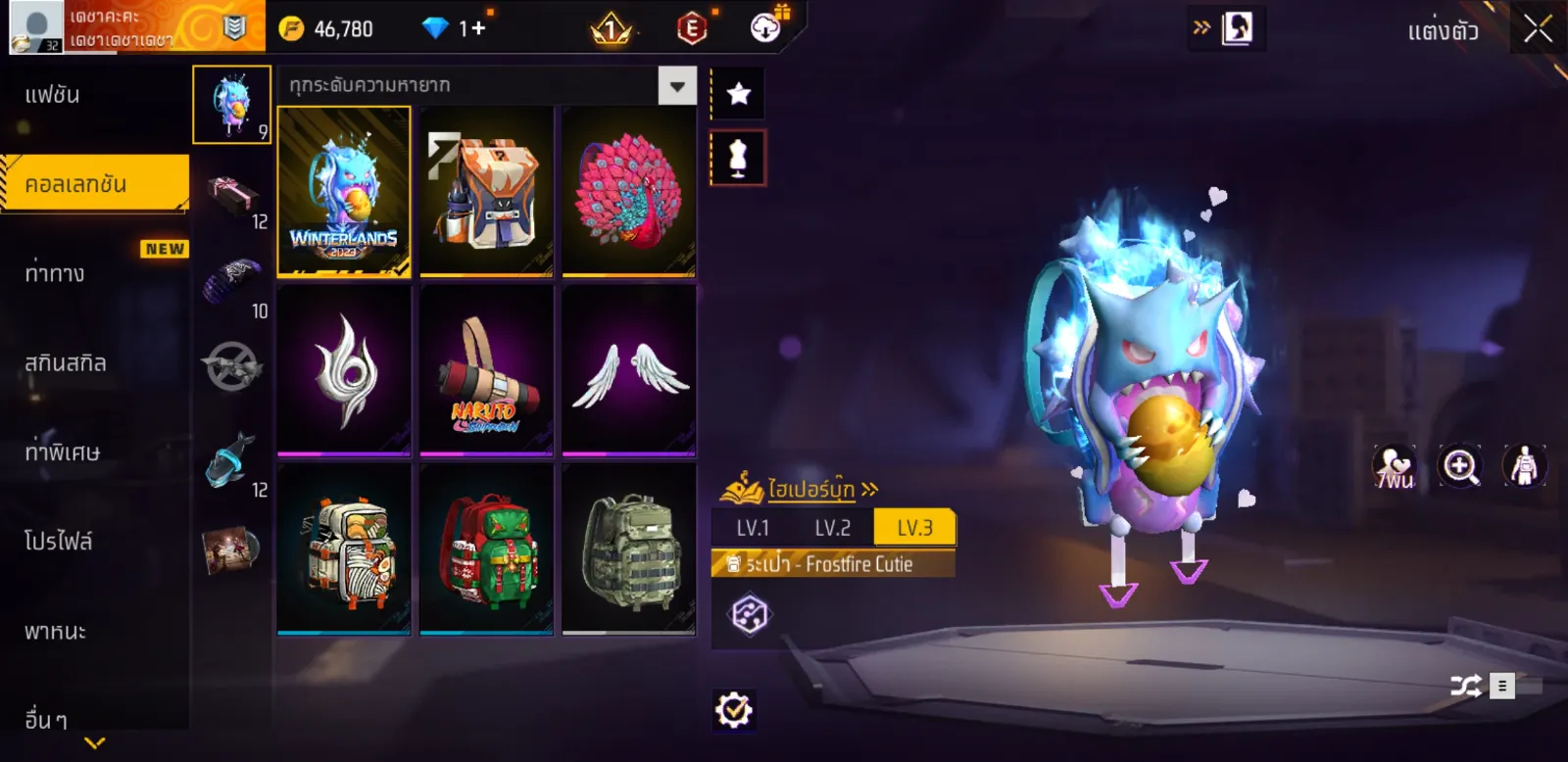The image size is (1568, 762).
Task: Open the shuffle random loadout button
Action: [1466, 686]
